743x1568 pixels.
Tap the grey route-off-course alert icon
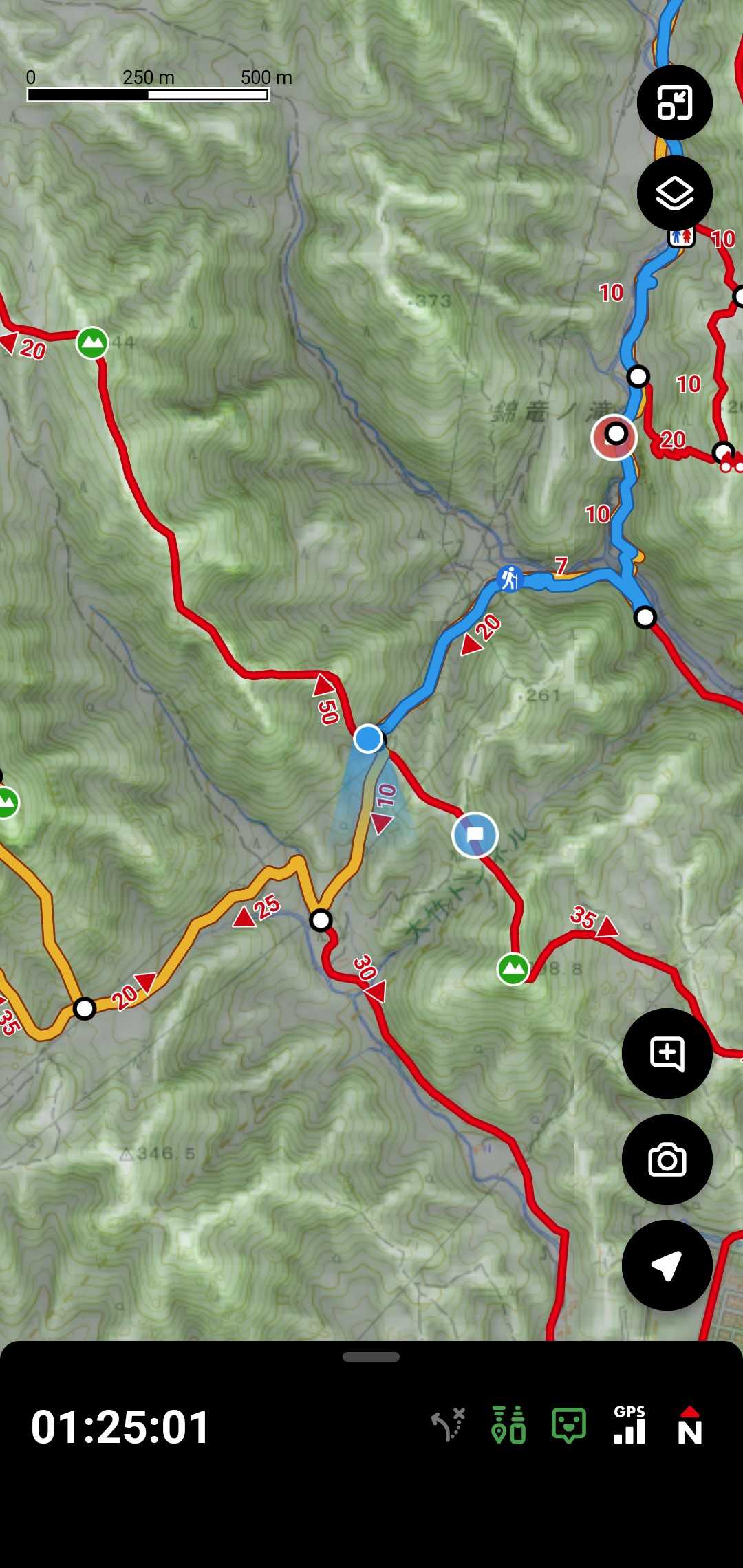point(449,1426)
